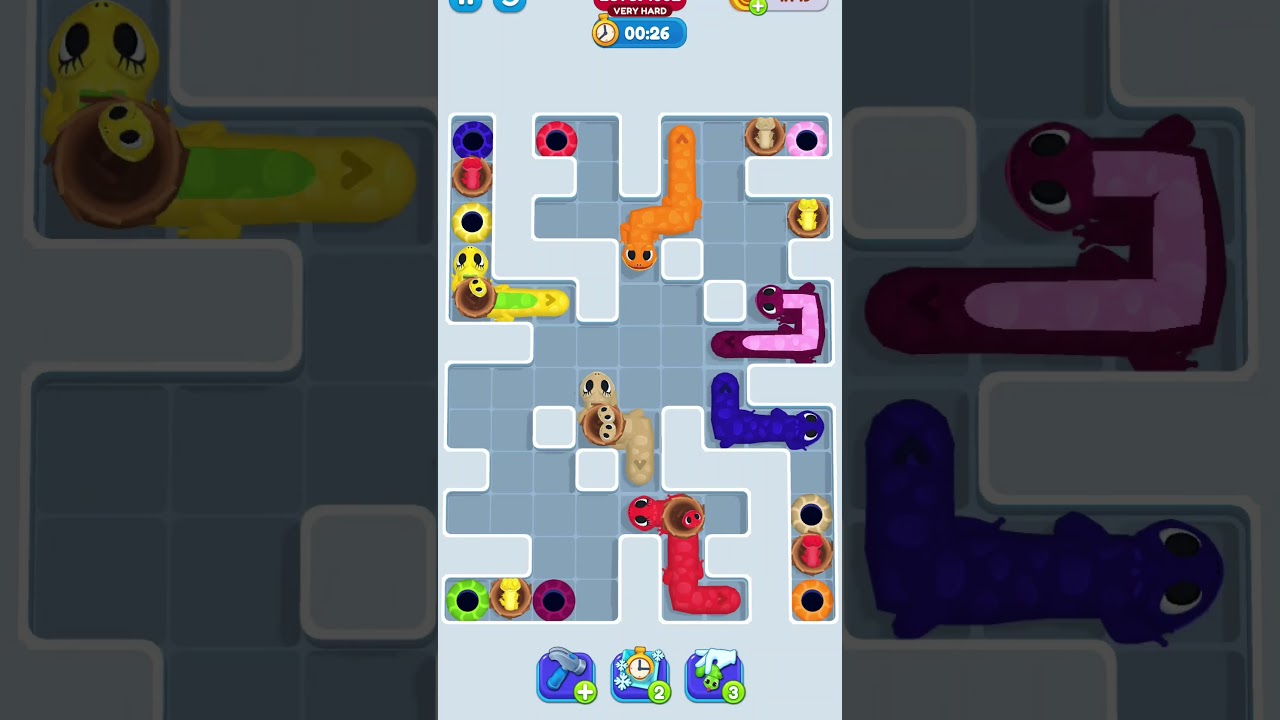
Task: Tap the purple hole at the grid's top-left
Action: coord(472,140)
